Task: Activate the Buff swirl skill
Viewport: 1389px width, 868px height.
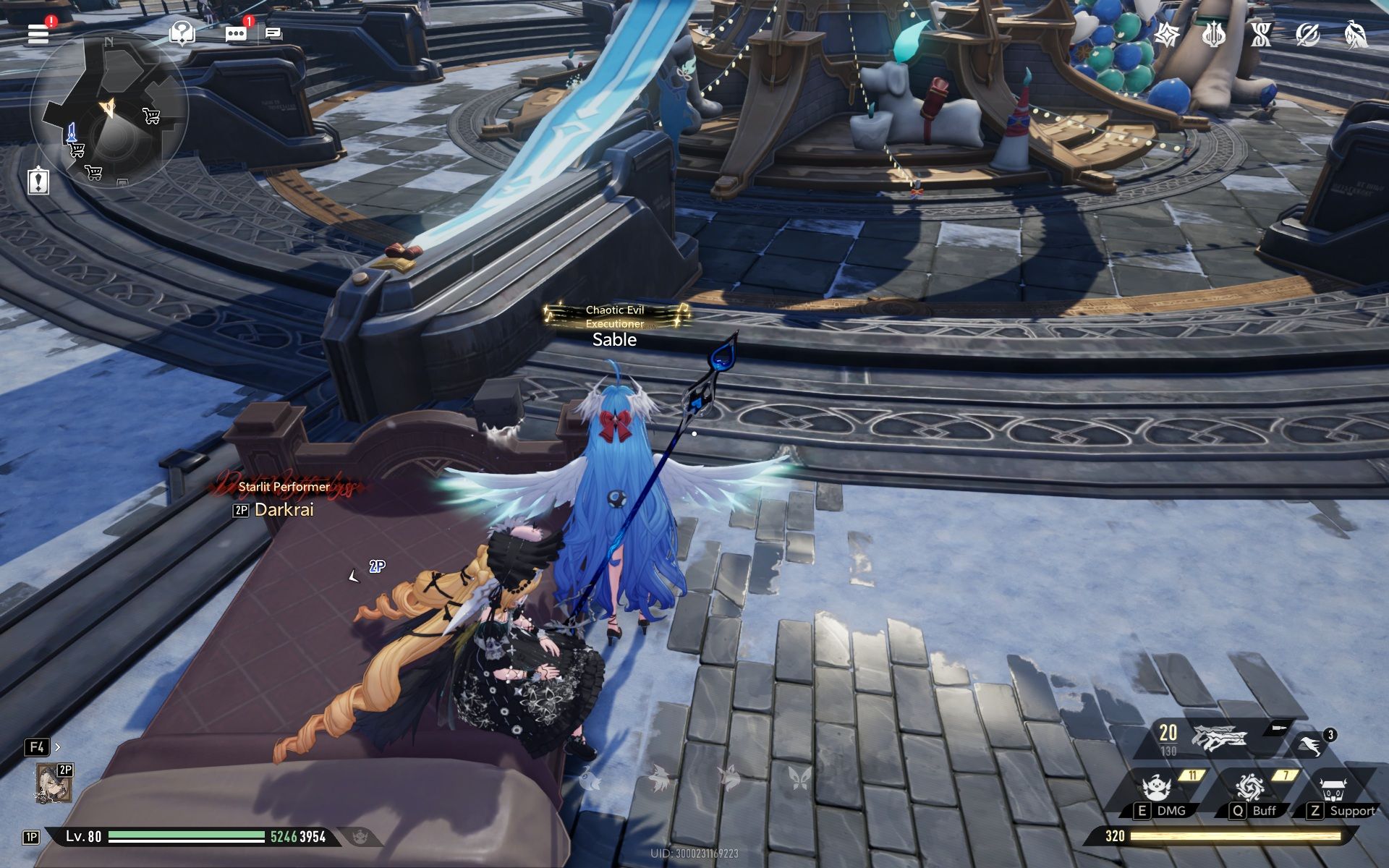Action: tap(1249, 788)
